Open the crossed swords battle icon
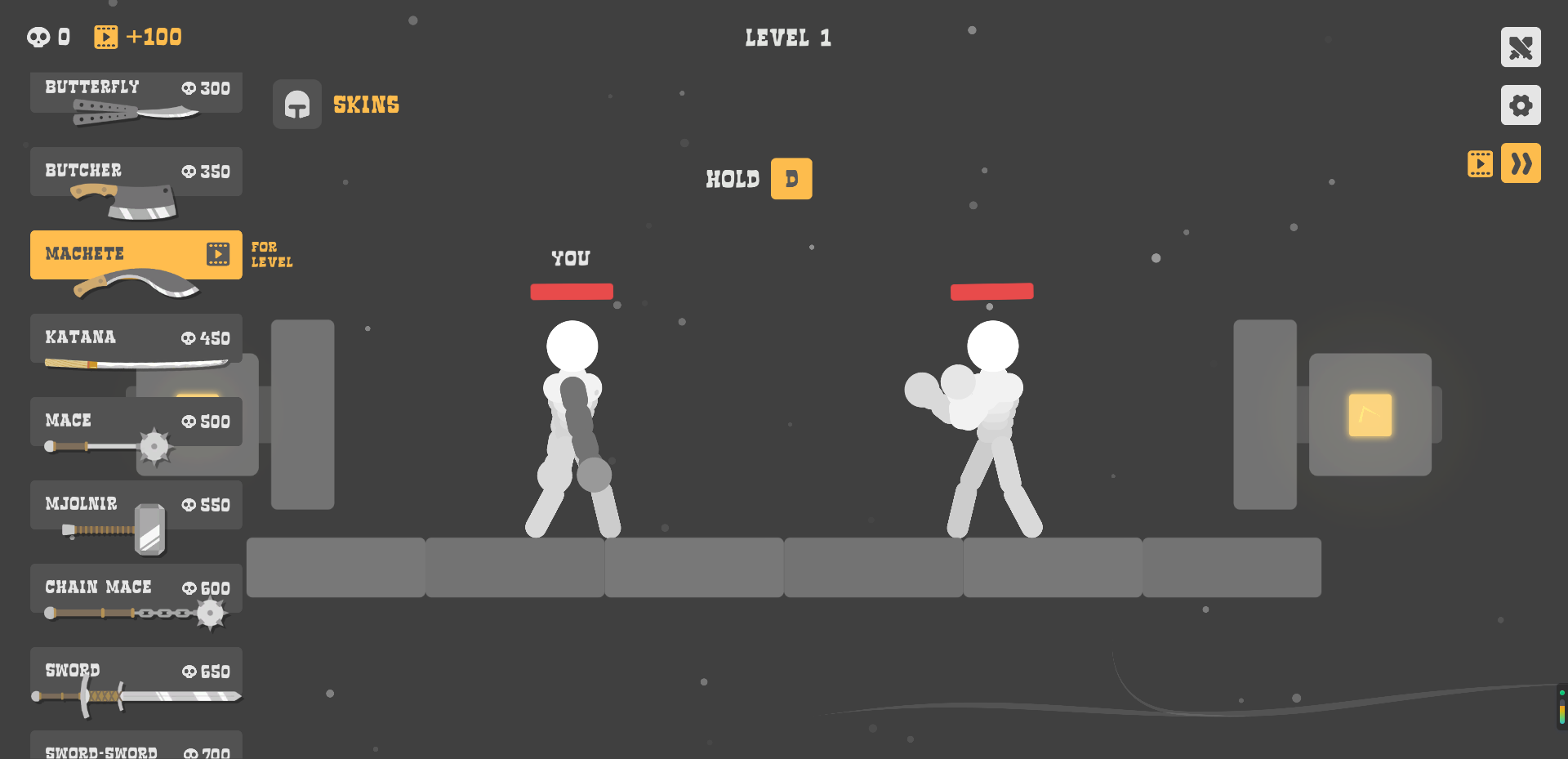Viewport: 1568px width, 759px height. tap(1520, 47)
